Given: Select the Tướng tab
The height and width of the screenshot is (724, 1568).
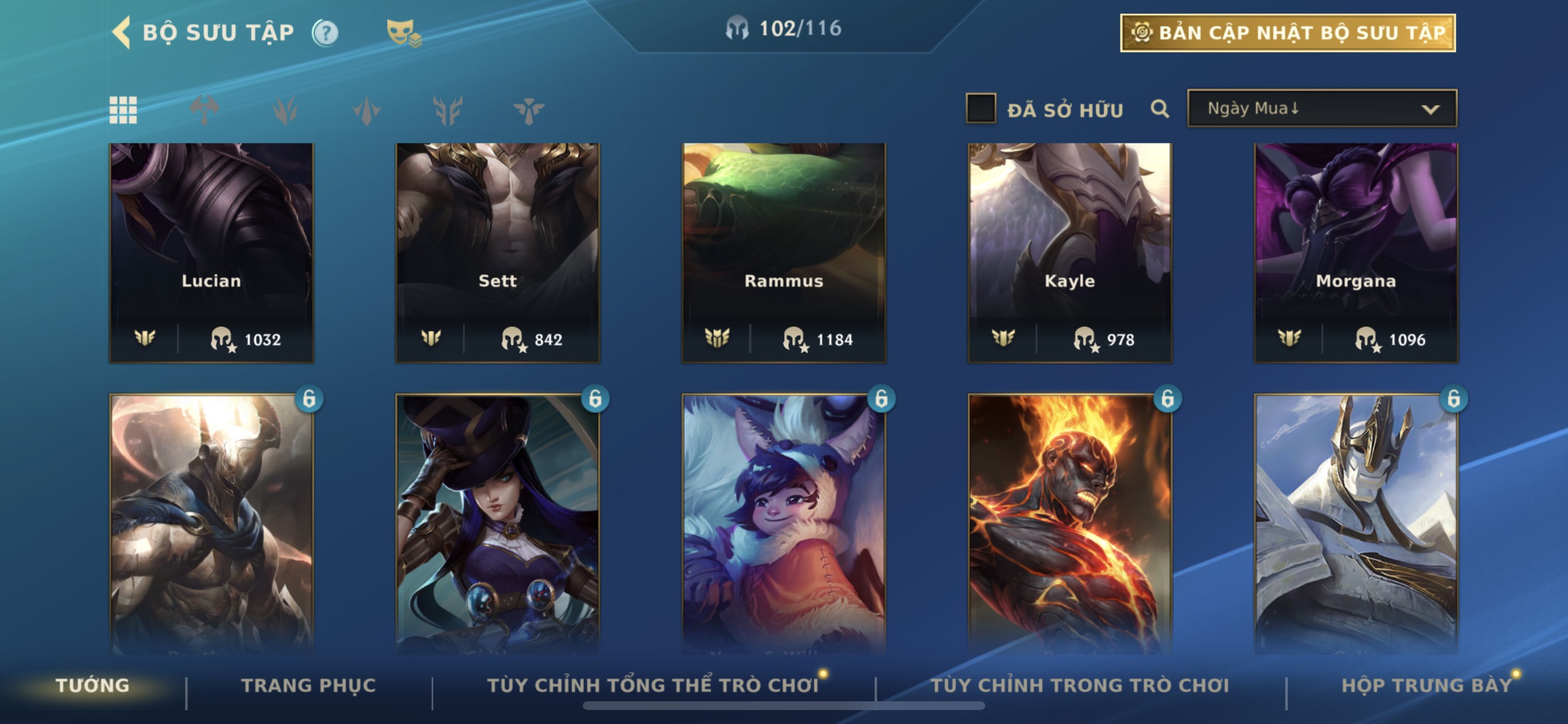Looking at the screenshot, I should tap(93, 686).
